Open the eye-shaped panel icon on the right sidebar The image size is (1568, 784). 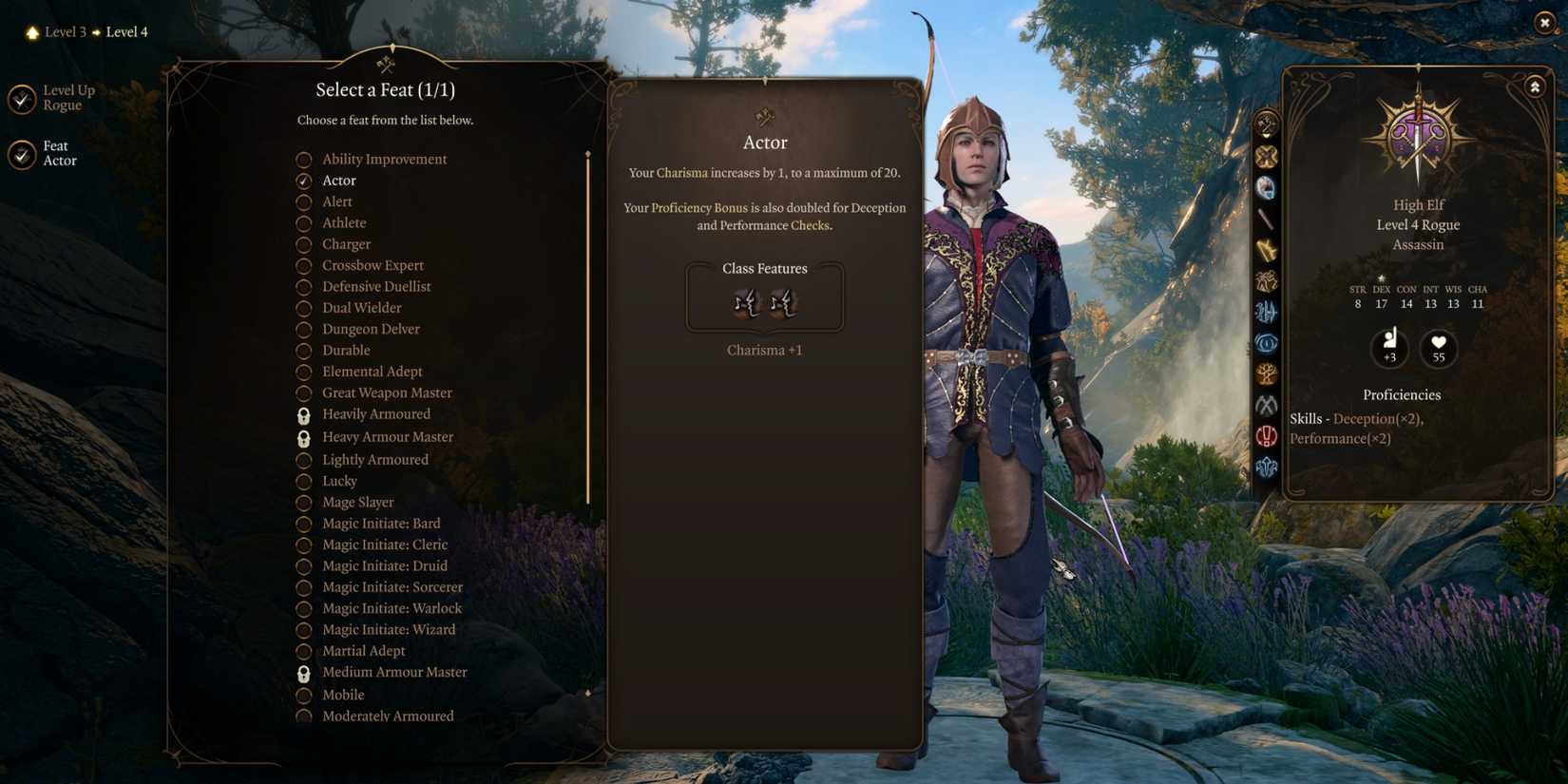click(1266, 343)
